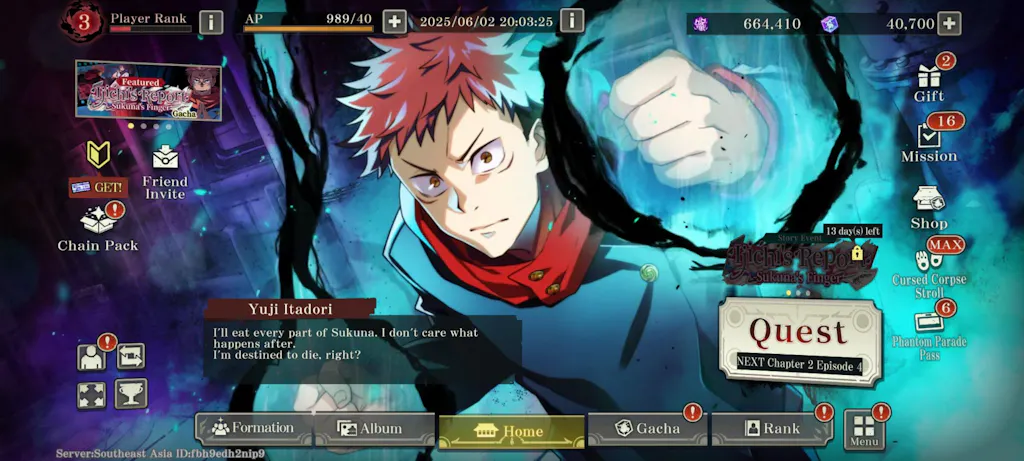1024x461 pixels.
Task: Open the trophy icon
Action: pos(130,393)
